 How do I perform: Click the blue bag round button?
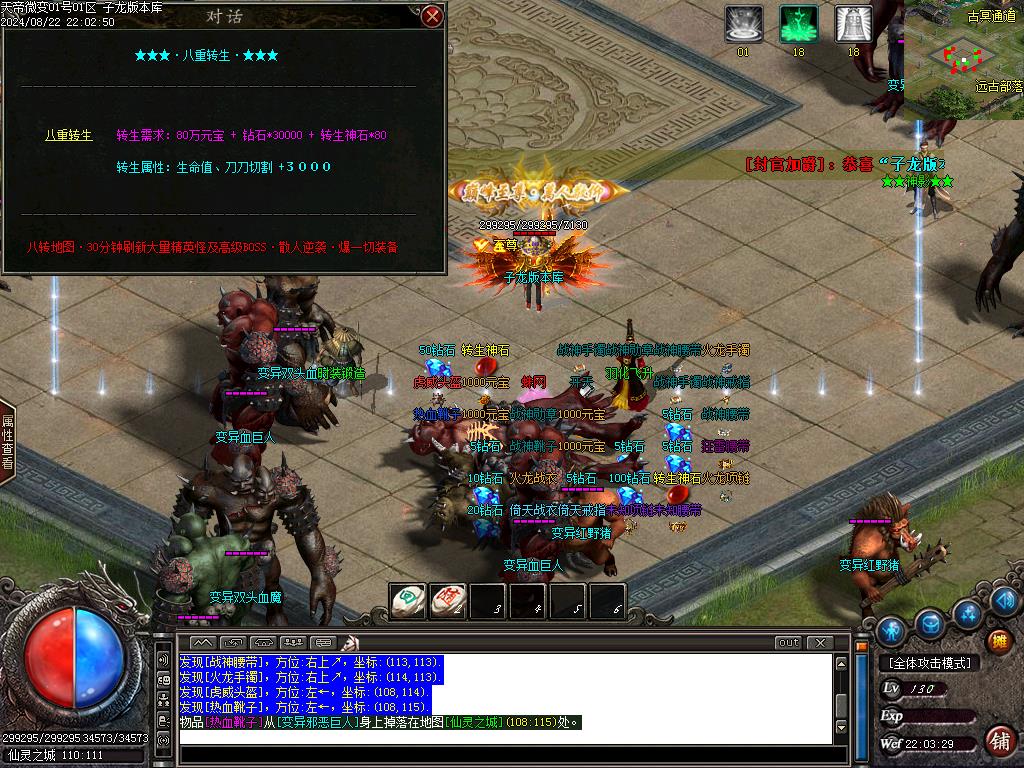click(931, 624)
